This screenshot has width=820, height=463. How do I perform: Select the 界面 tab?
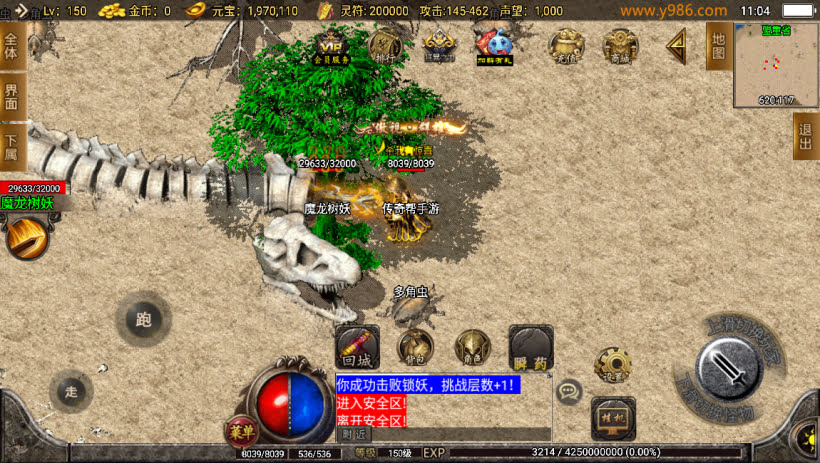pyautogui.click(x=12, y=97)
